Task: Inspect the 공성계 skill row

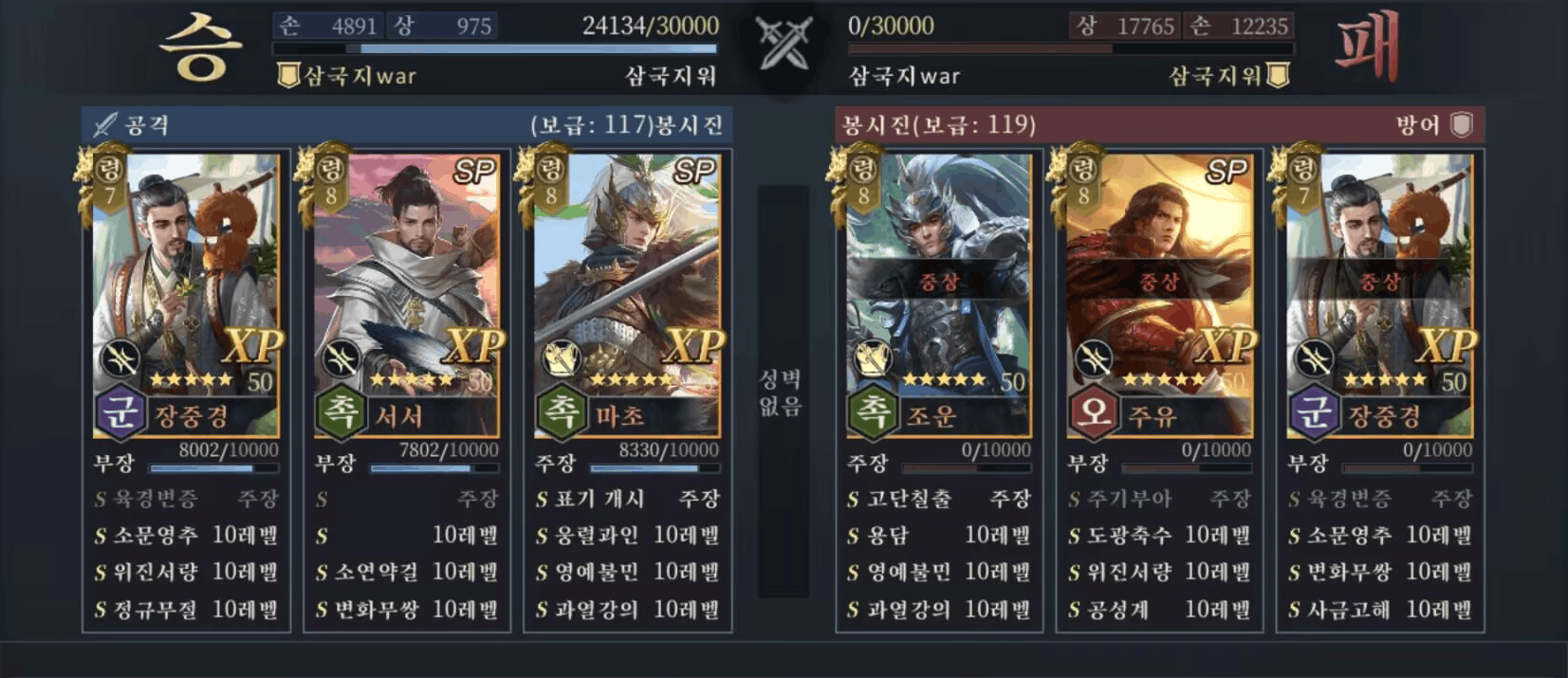Action: tap(1158, 610)
